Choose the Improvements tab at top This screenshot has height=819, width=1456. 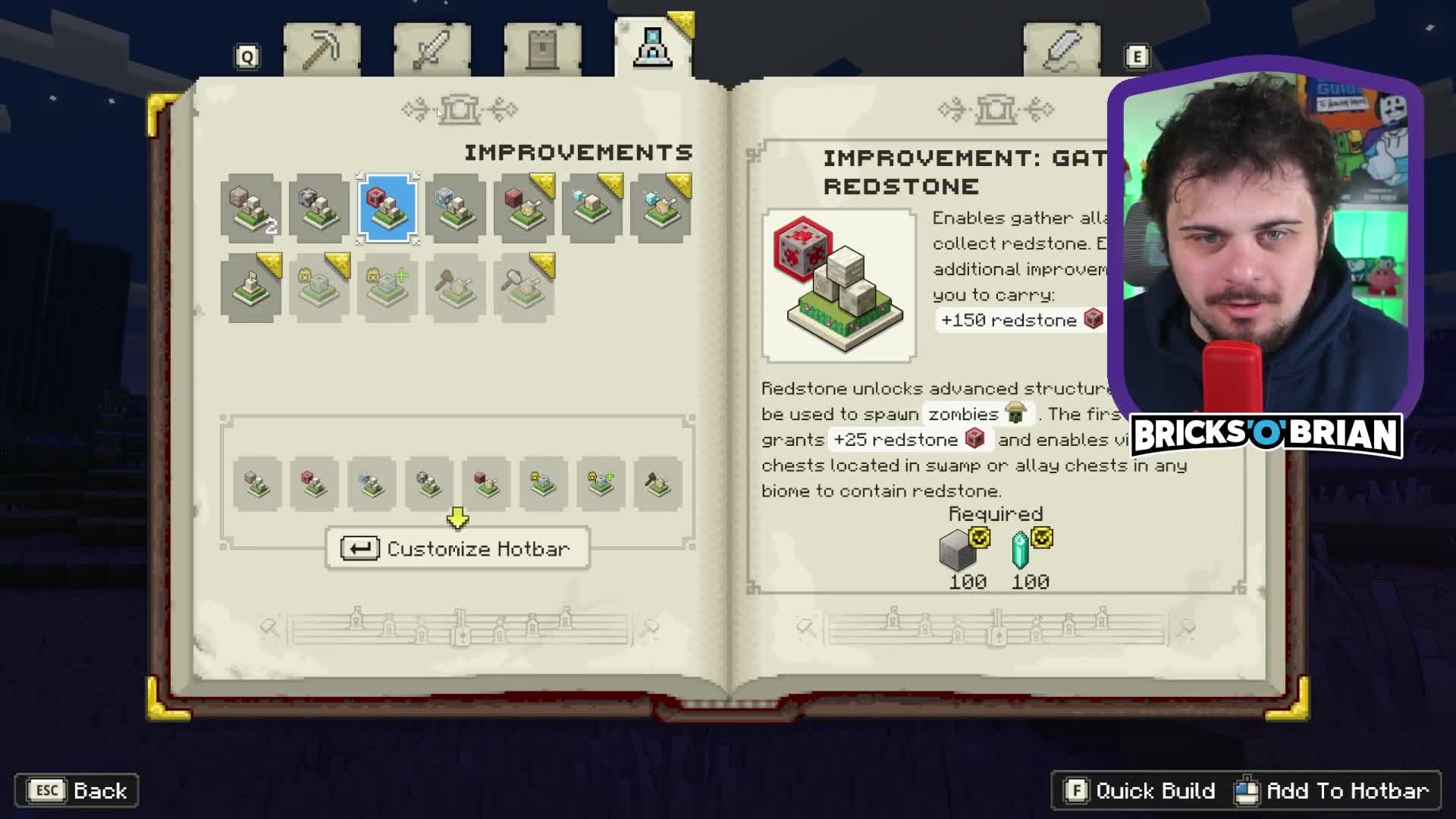[652, 49]
